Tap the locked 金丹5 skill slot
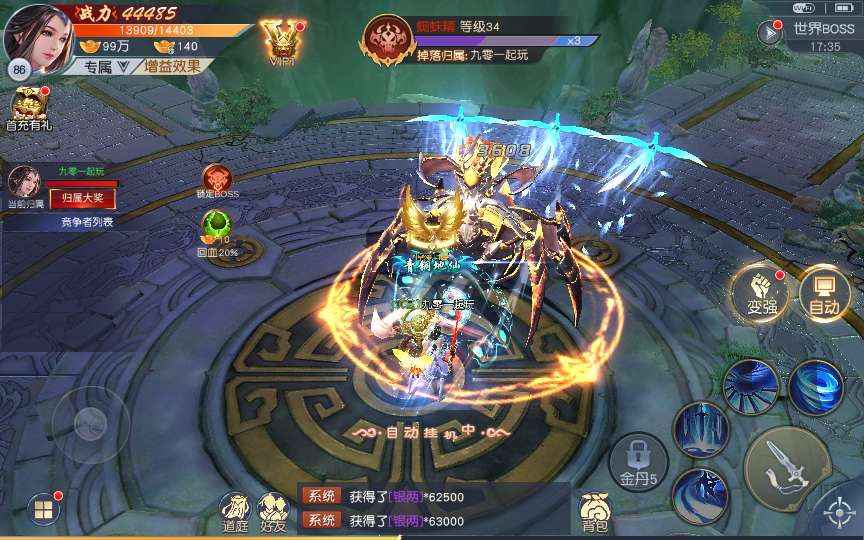The image size is (864, 540). click(638, 464)
